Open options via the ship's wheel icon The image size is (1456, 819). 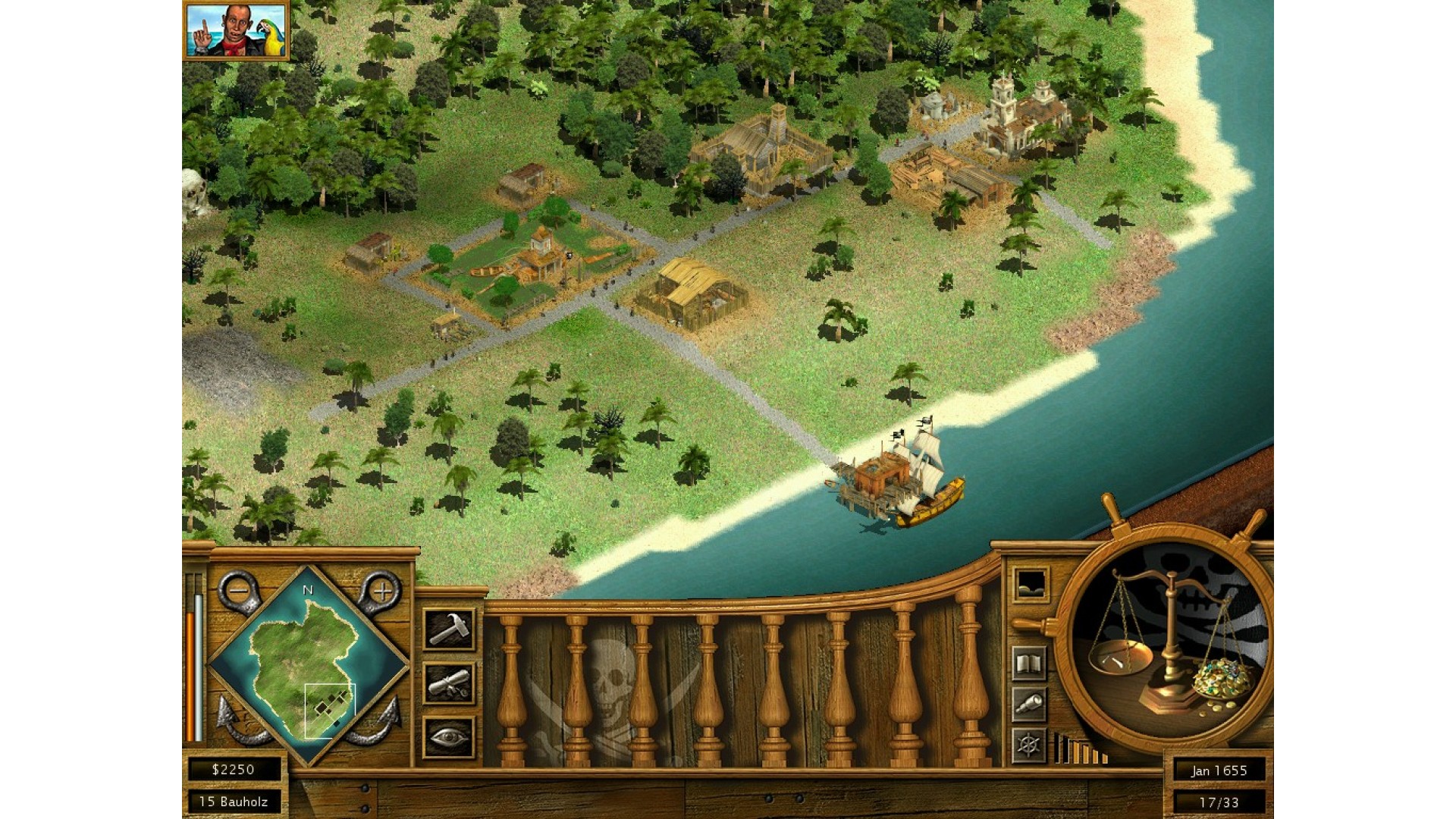[1029, 745]
